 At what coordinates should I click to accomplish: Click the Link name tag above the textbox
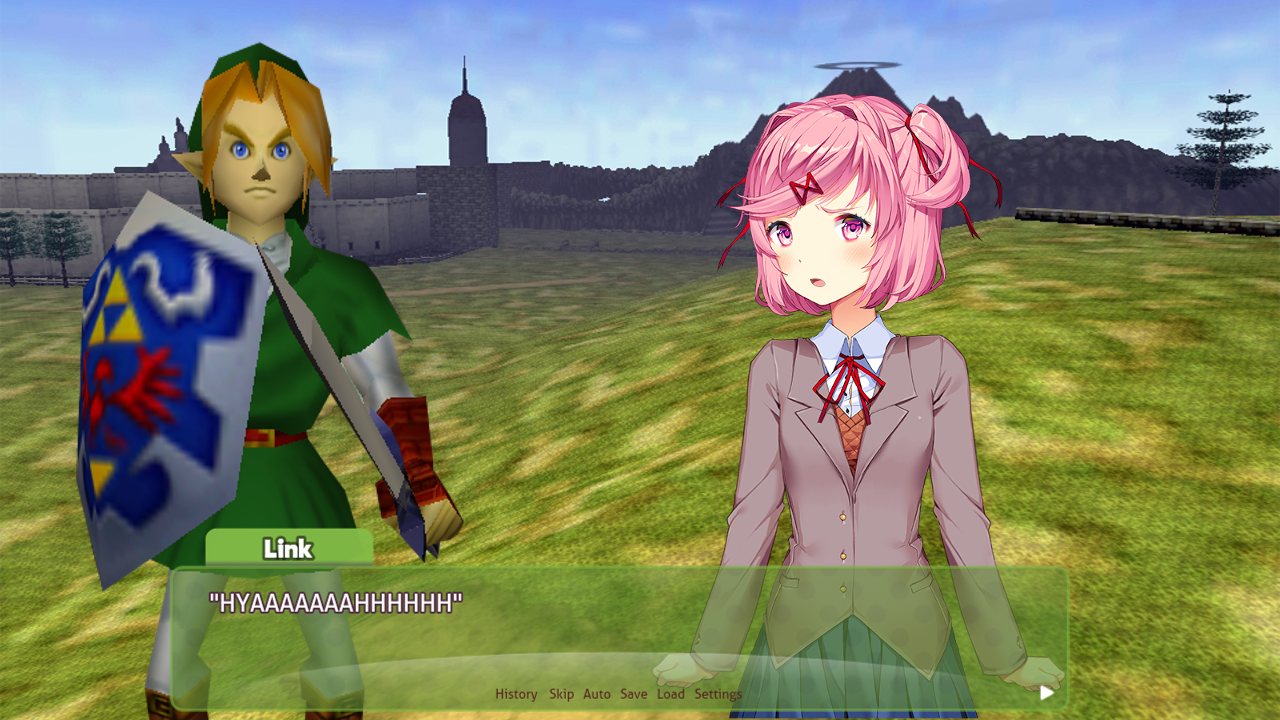tap(288, 548)
